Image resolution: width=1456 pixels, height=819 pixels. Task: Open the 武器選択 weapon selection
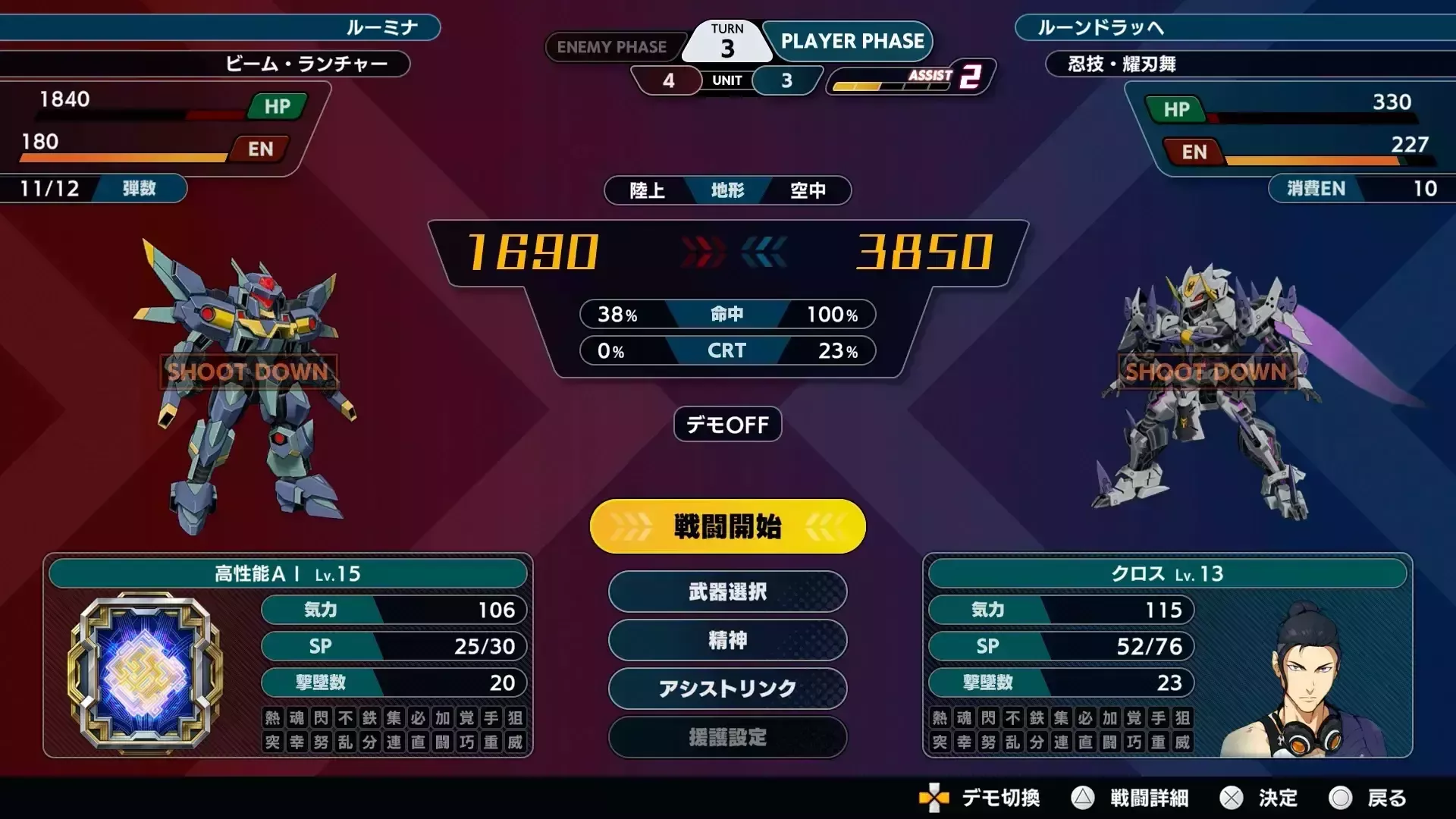726,592
